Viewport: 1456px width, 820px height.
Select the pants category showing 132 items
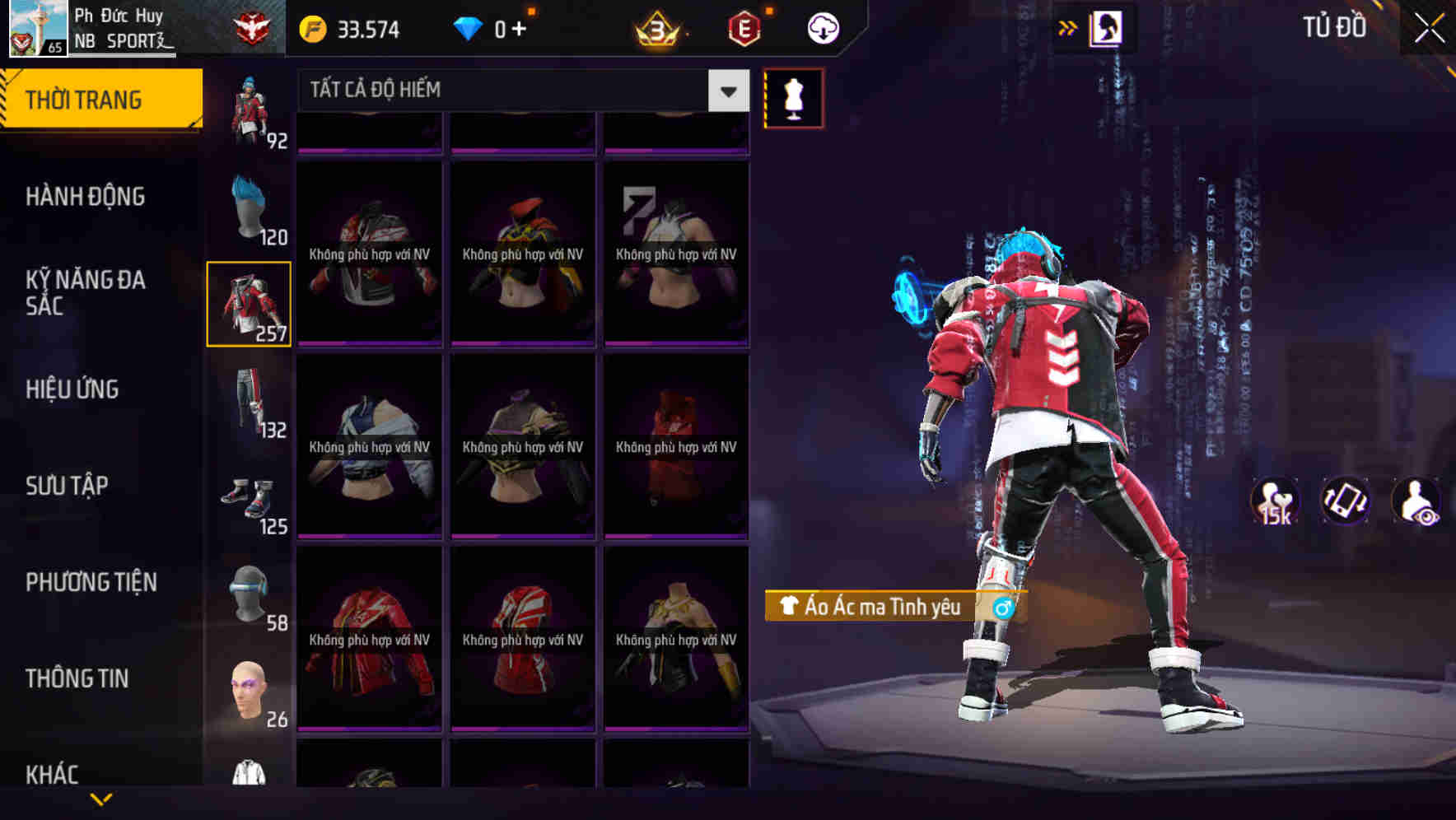coord(250,405)
